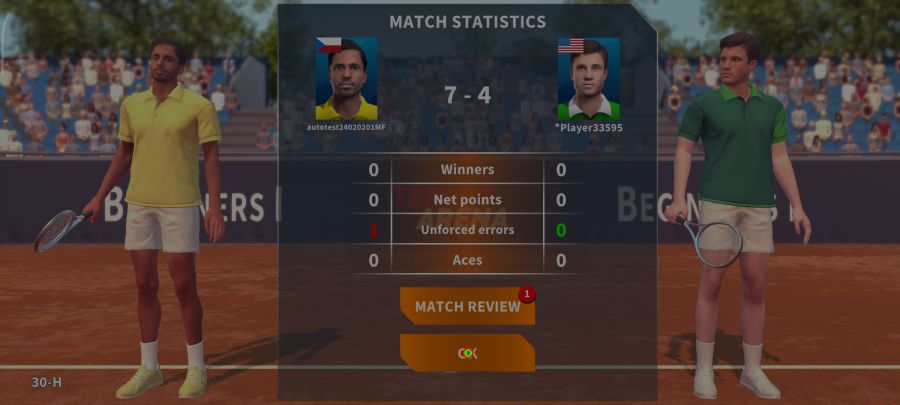Select autotest24020201MF player portrait
This screenshot has height=405, width=900.
click(x=346, y=79)
